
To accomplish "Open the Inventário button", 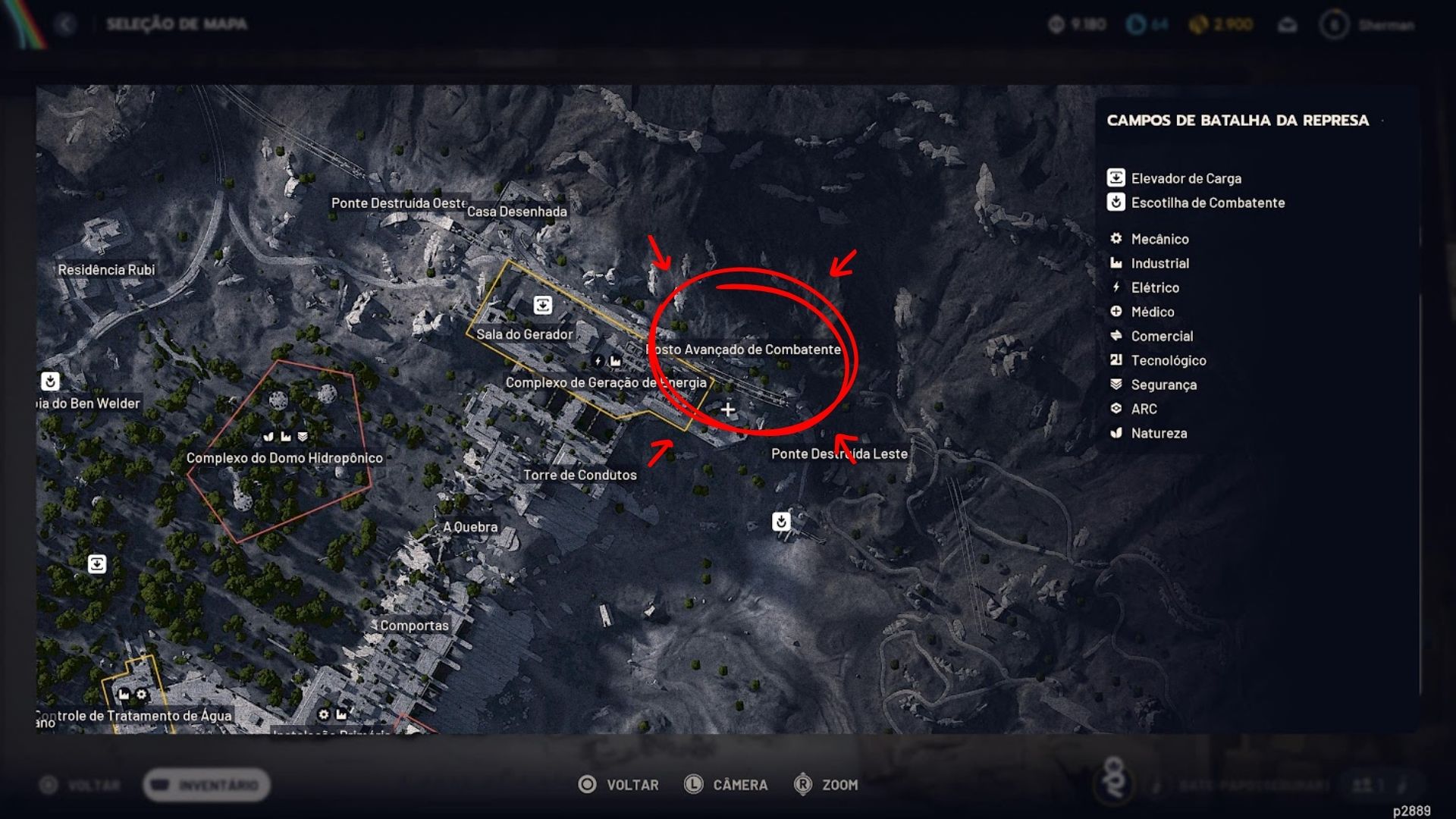I will (x=206, y=785).
